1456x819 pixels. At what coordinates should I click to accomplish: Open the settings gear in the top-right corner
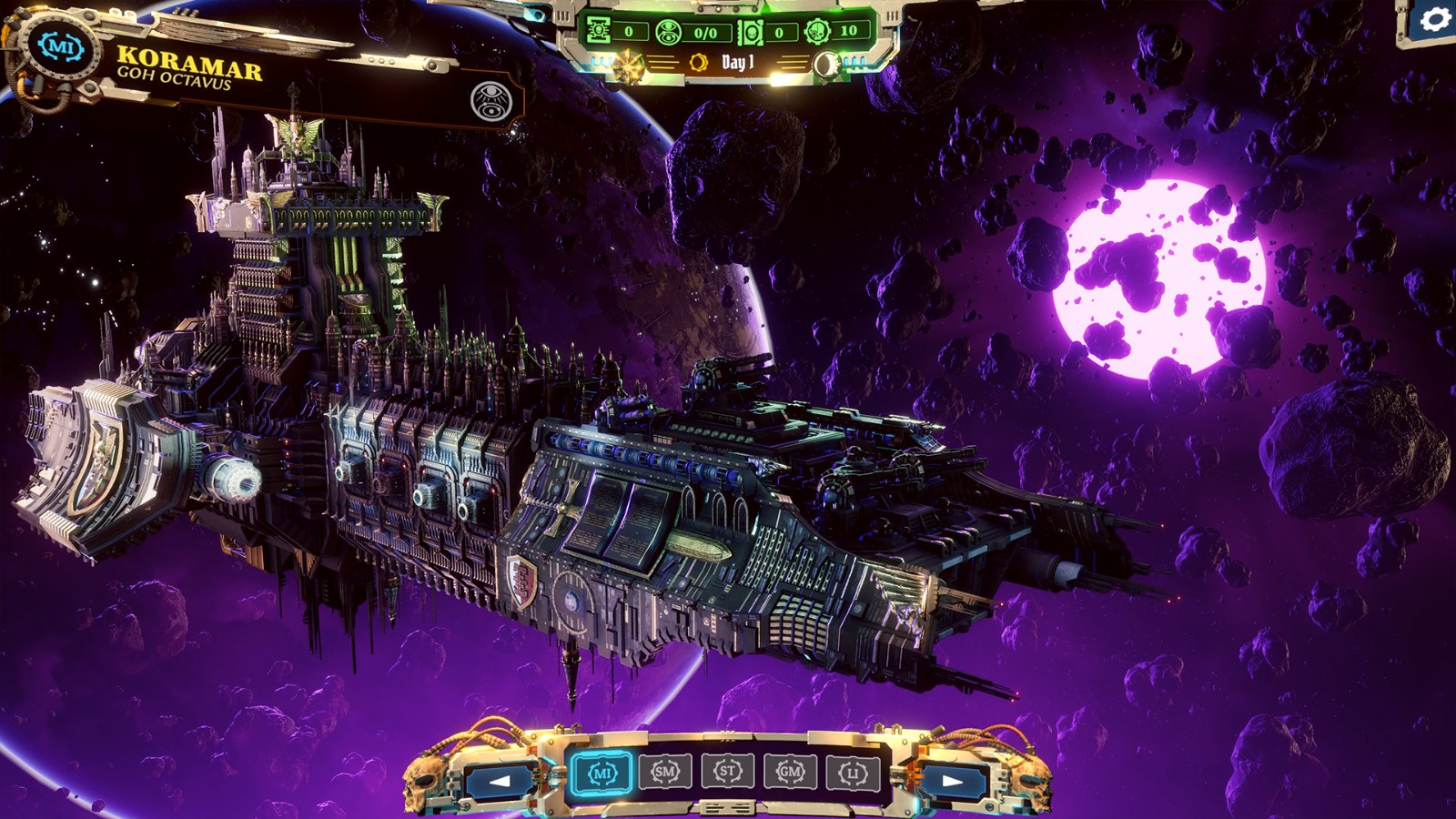[1436, 19]
